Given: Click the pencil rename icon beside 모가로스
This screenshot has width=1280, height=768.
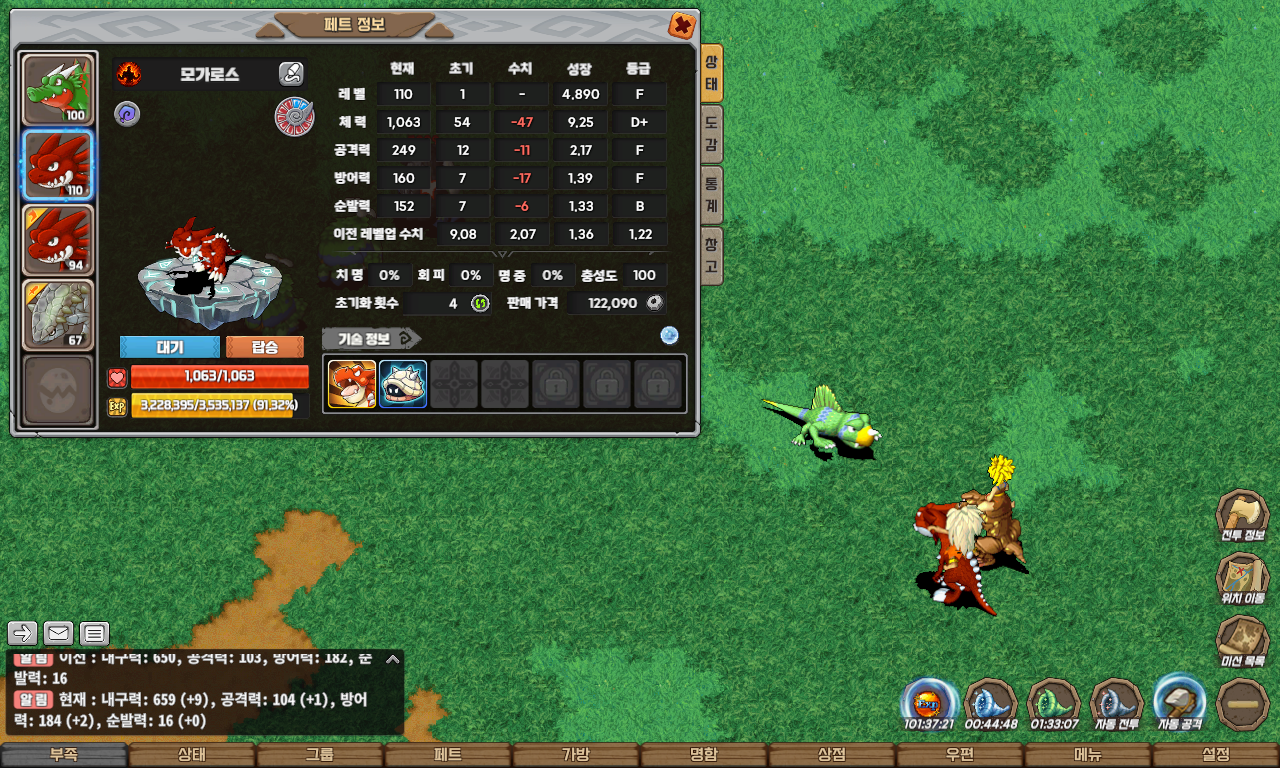Looking at the screenshot, I should [x=291, y=73].
